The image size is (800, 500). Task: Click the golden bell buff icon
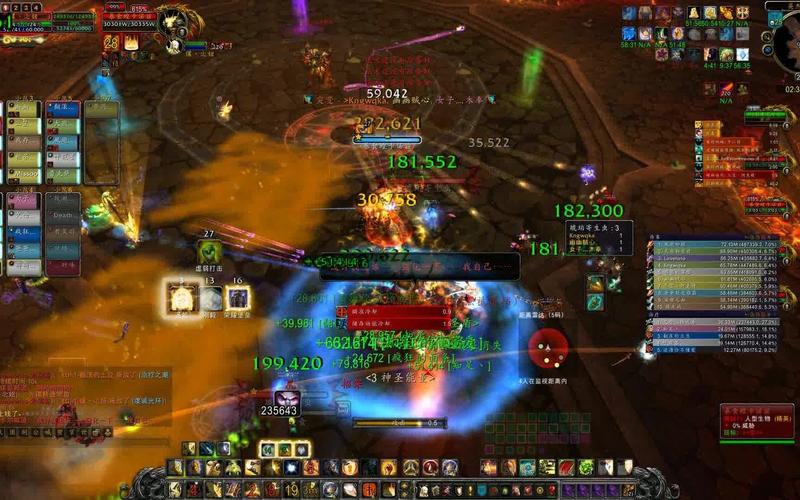(x=694, y=12)
